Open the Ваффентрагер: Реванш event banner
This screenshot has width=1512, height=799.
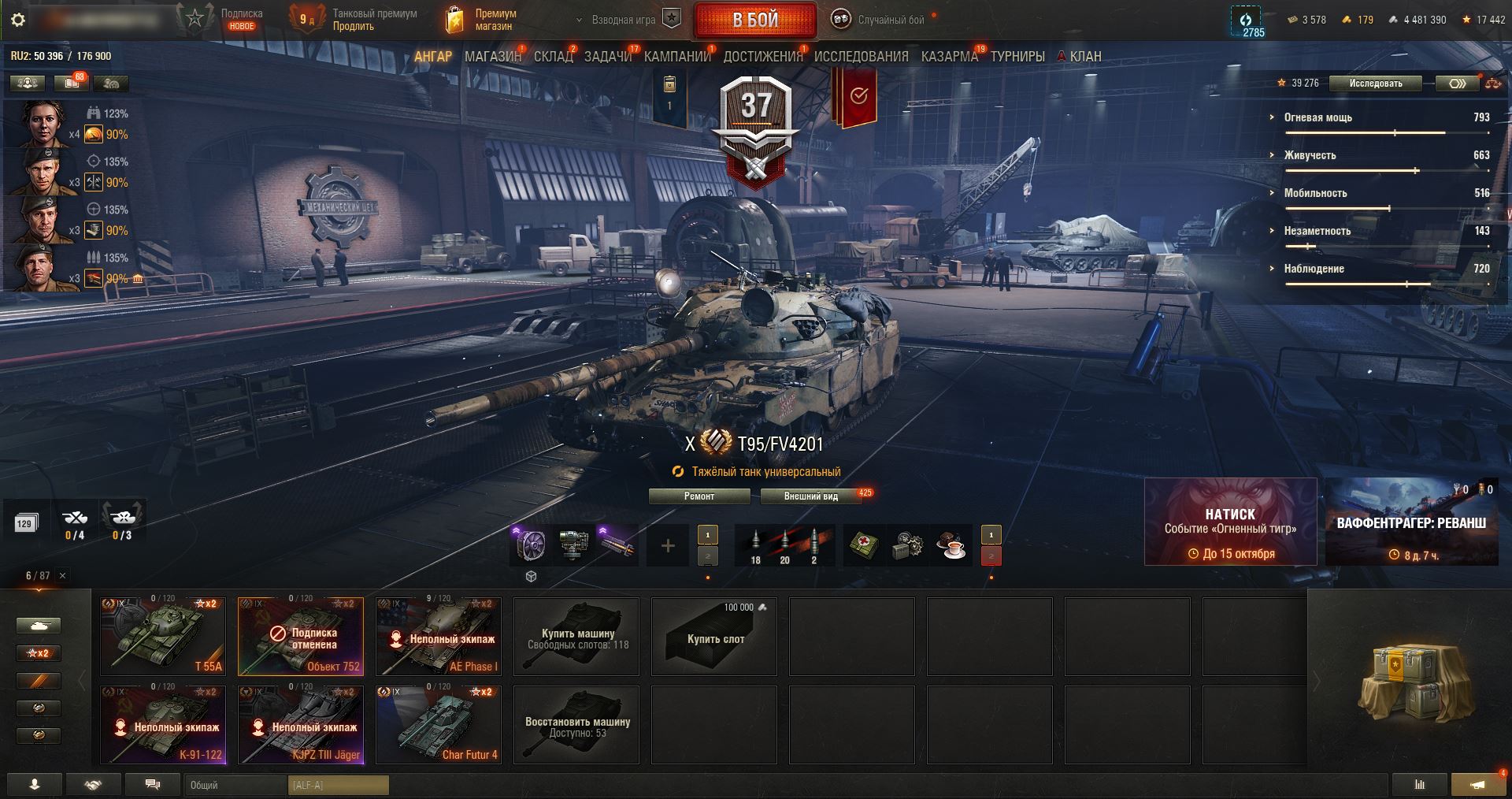coord(1411,522)
